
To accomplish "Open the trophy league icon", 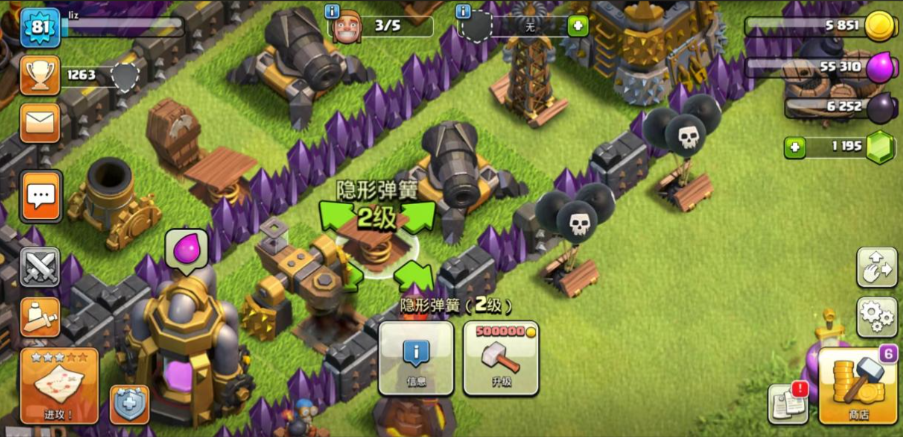I will click(x=40, y=74).
